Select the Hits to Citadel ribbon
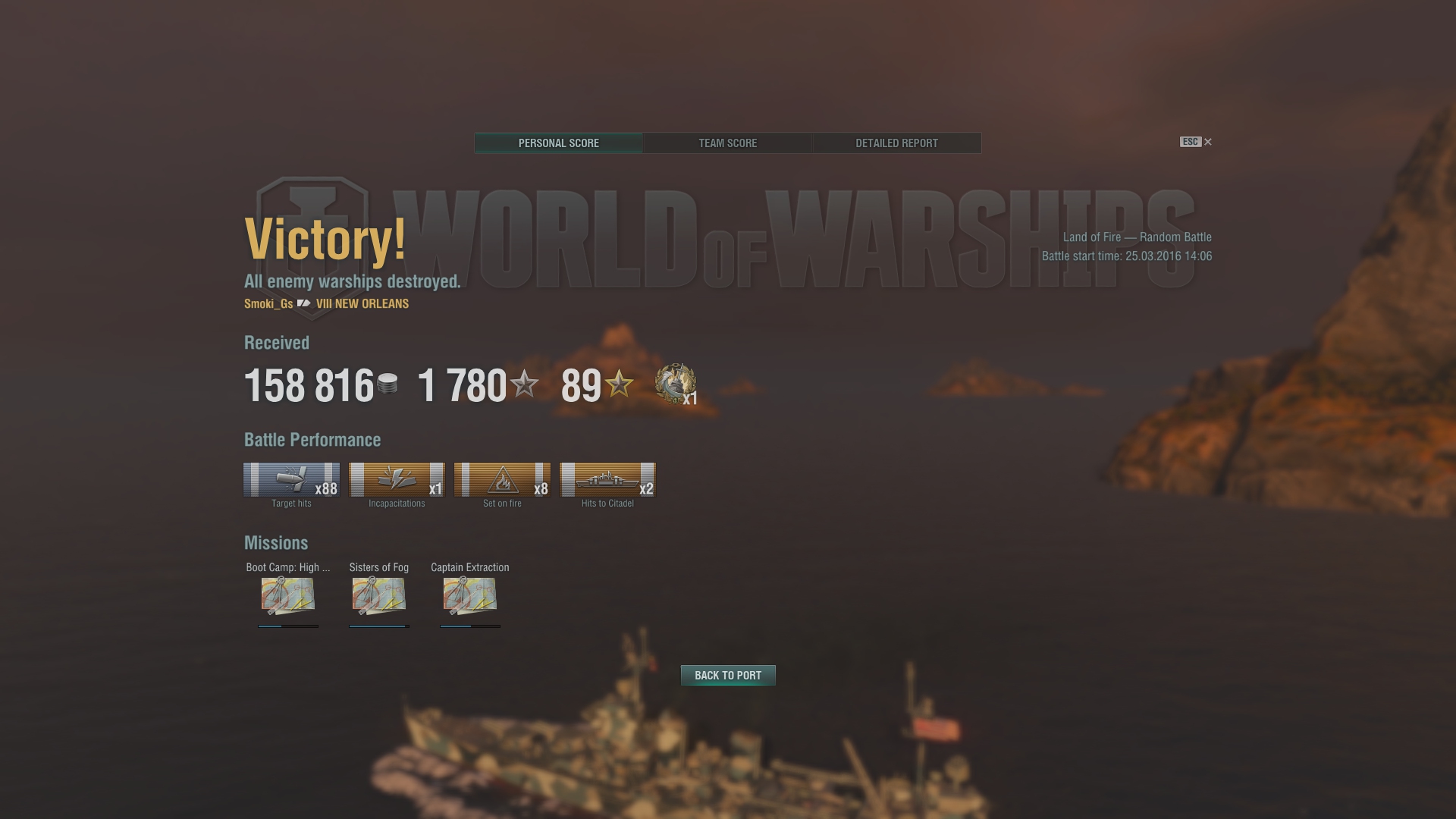 coord(607,480)
